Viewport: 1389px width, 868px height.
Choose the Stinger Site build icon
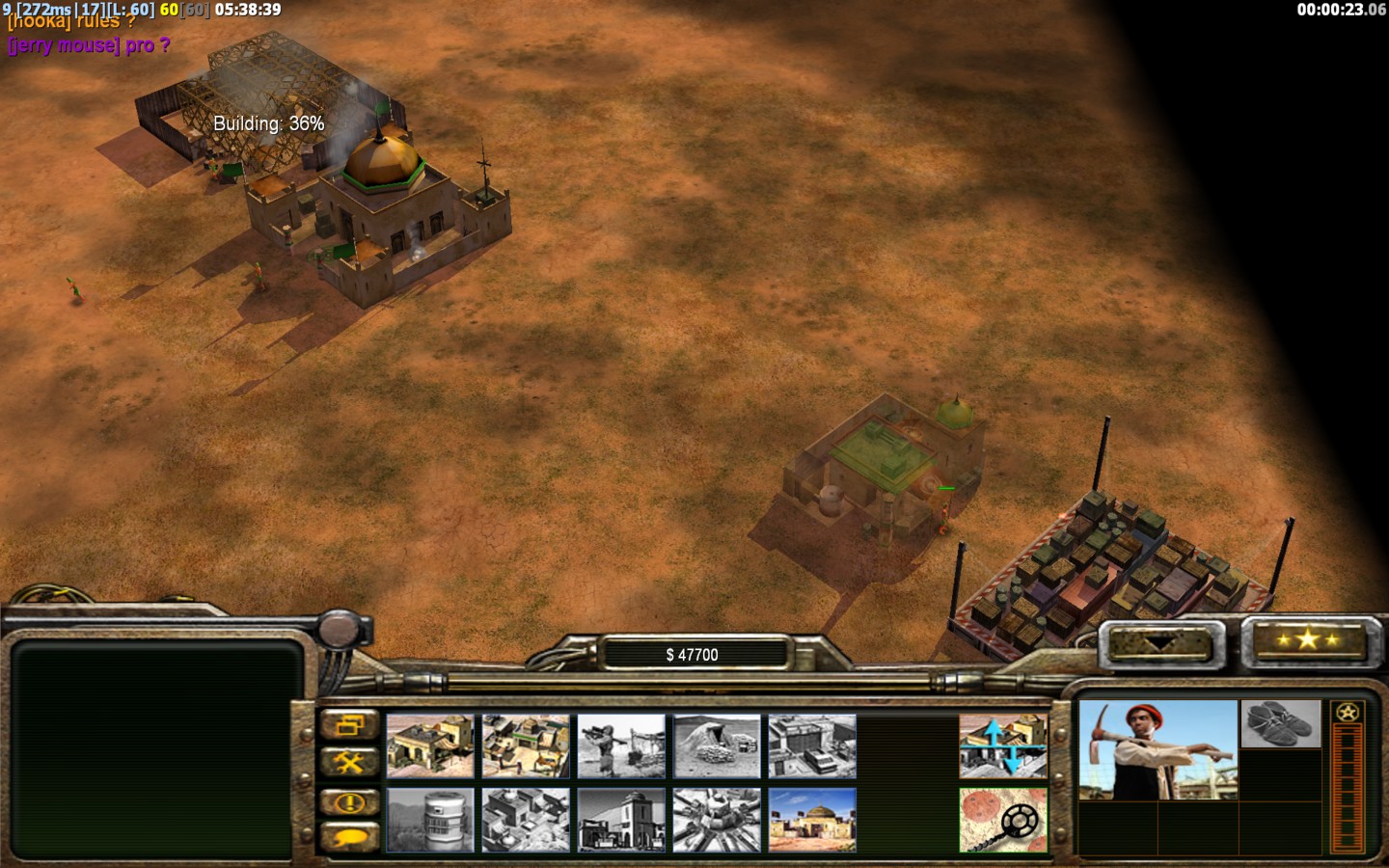[621, 746]
